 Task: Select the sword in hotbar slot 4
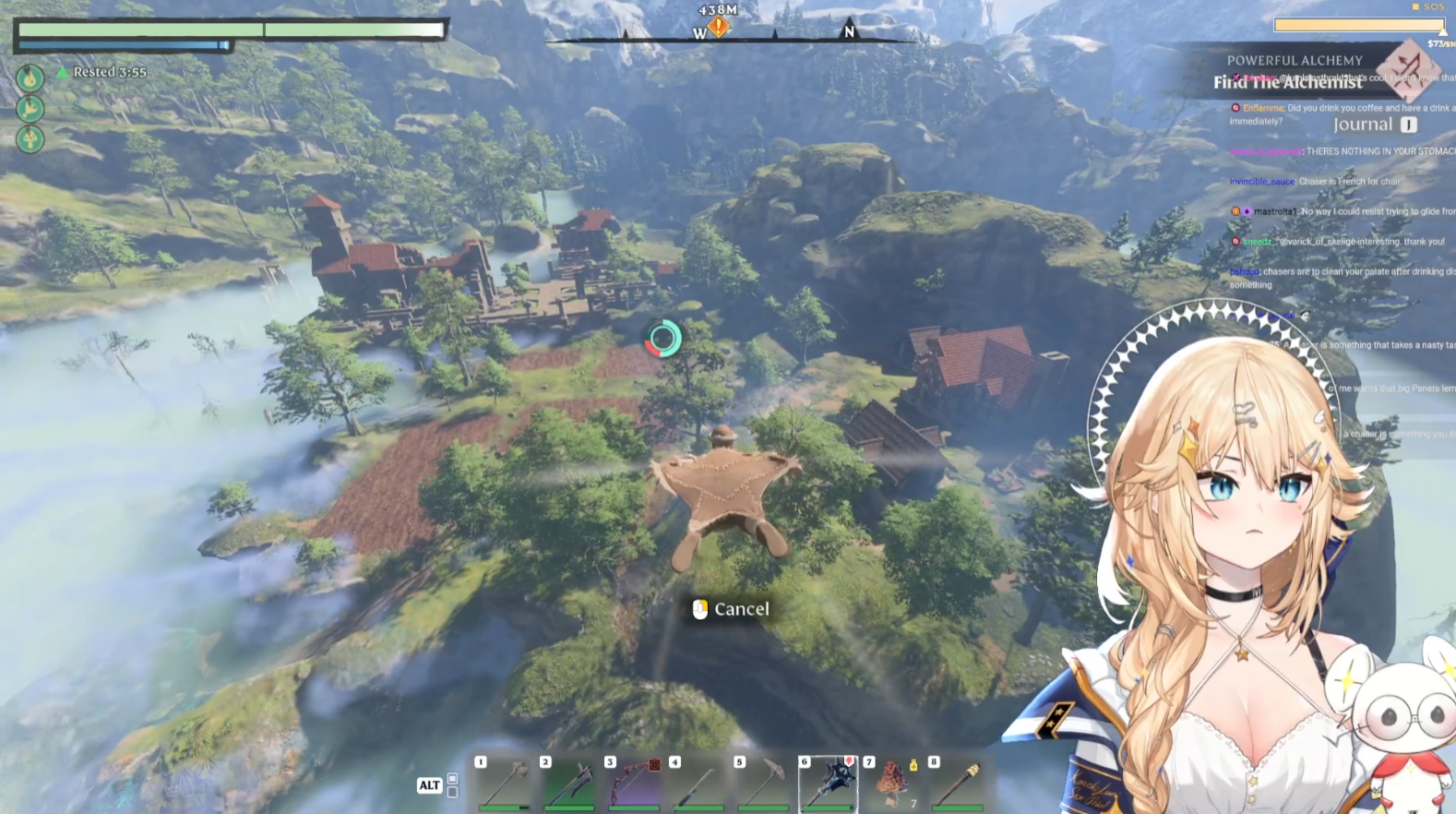698,784
